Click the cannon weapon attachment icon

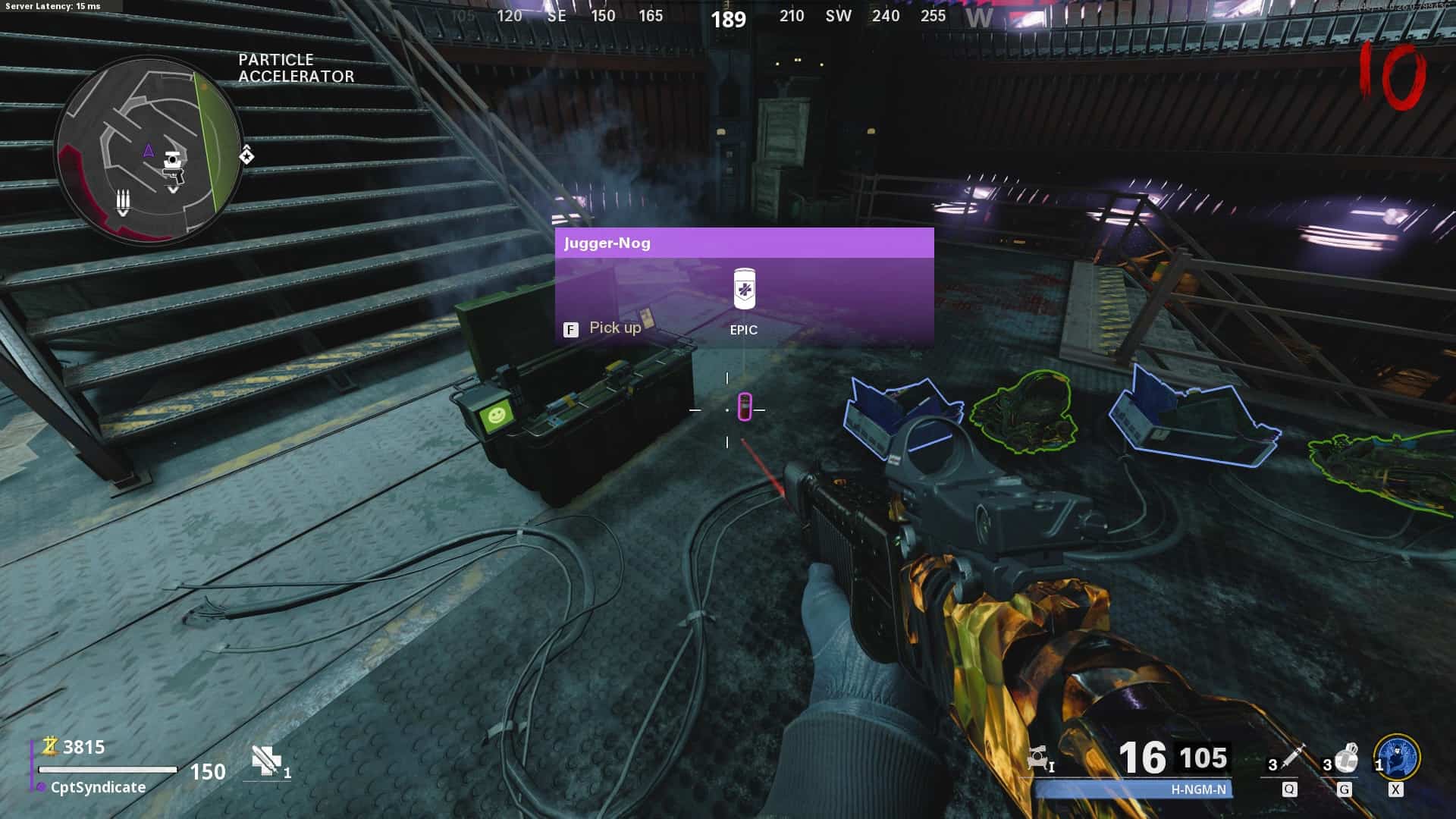click(x=1038, y=758)
